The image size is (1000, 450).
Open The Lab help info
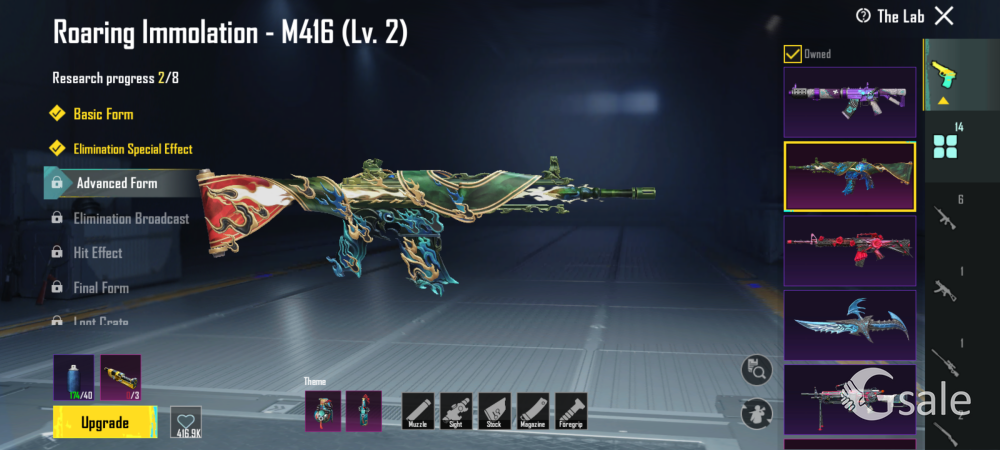(863, 15)
